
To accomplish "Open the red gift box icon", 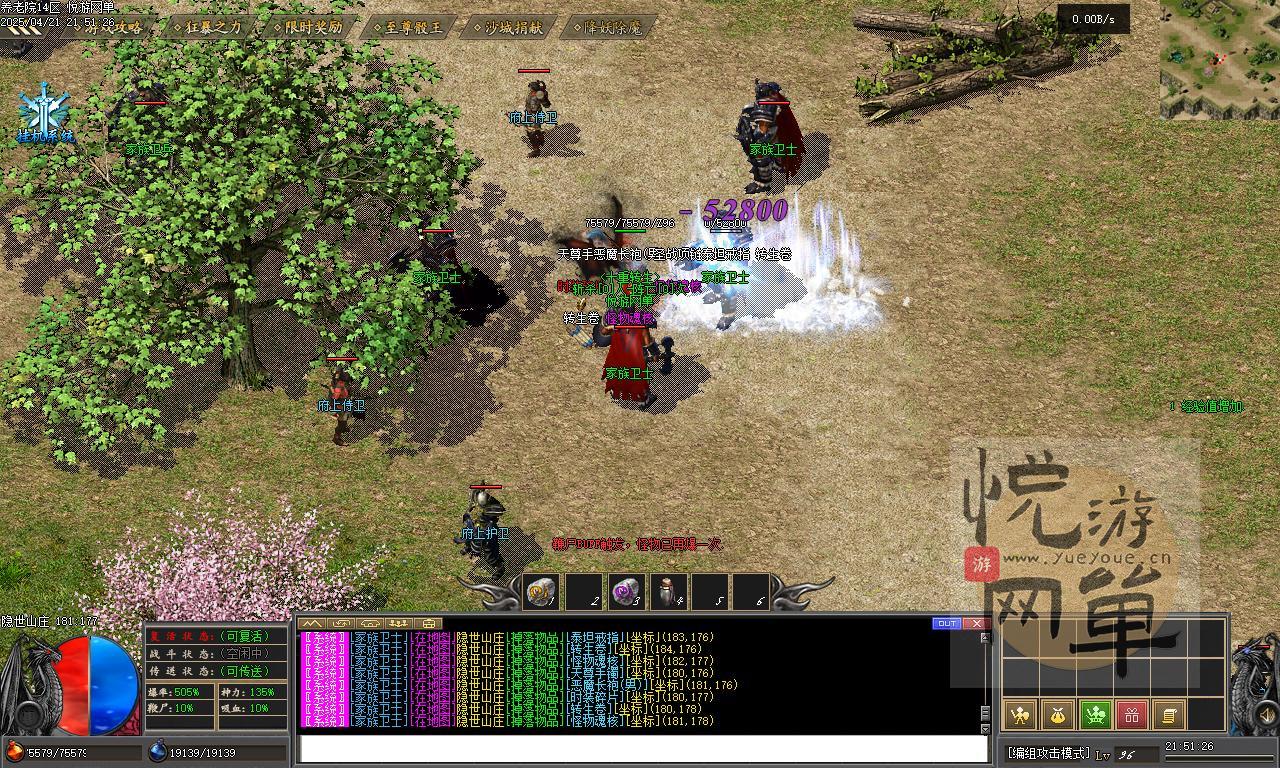I will point(1132,714).
